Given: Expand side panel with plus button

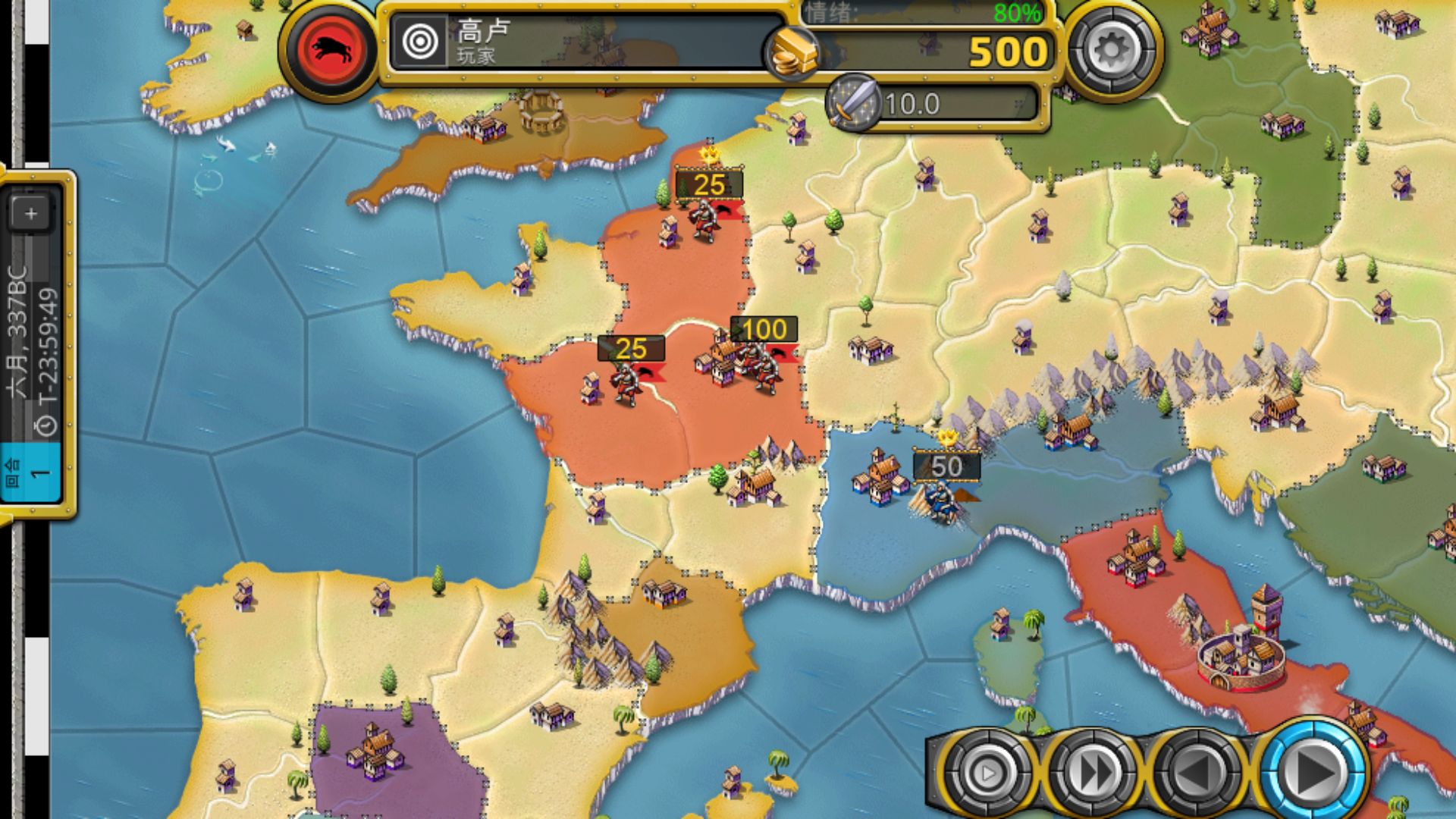Looking at the screenshot, I should point(31,214).
